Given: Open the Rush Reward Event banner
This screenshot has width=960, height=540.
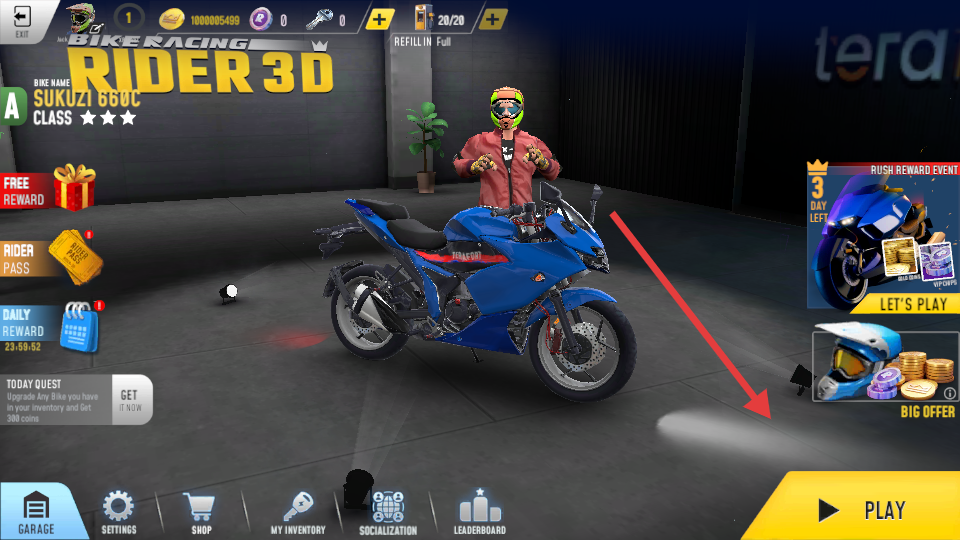Looking at the screenshot, I should click(883, 236).
